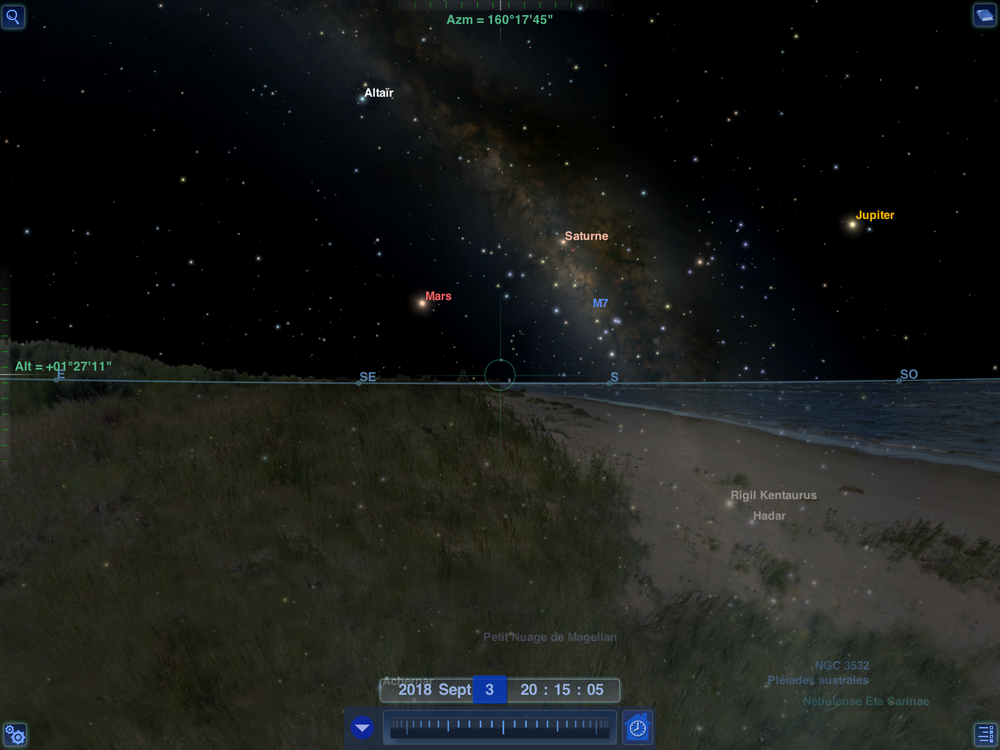Select the minutes field showing 15

coord(562,690)
